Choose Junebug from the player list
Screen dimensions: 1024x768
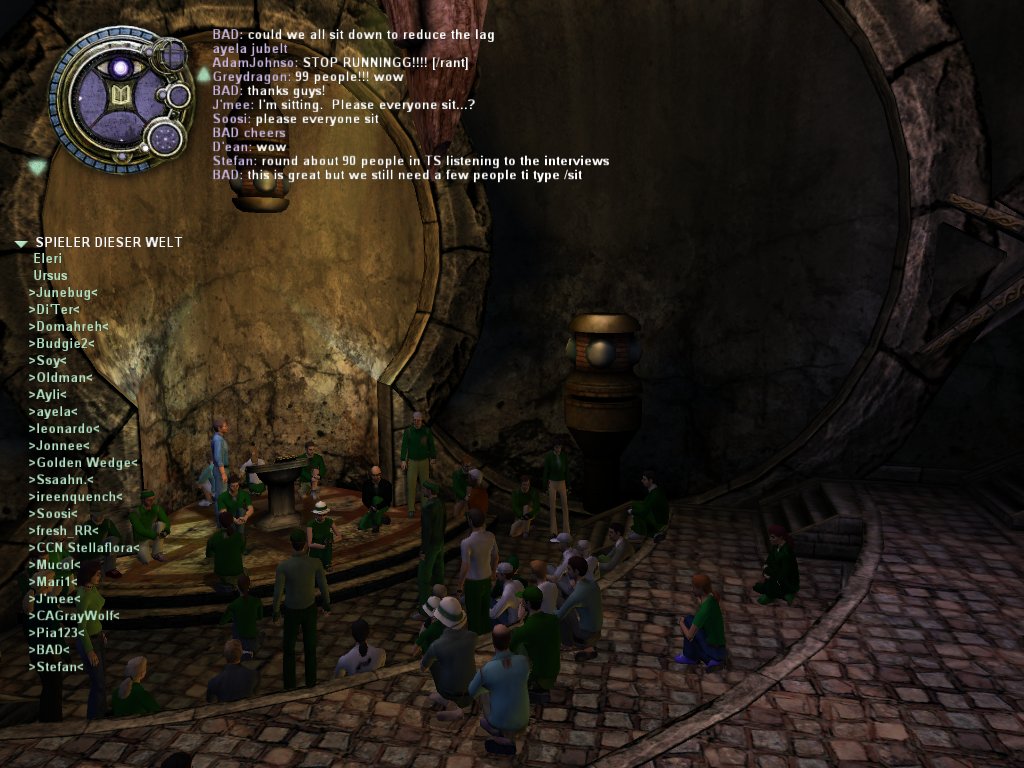(63, 292)
